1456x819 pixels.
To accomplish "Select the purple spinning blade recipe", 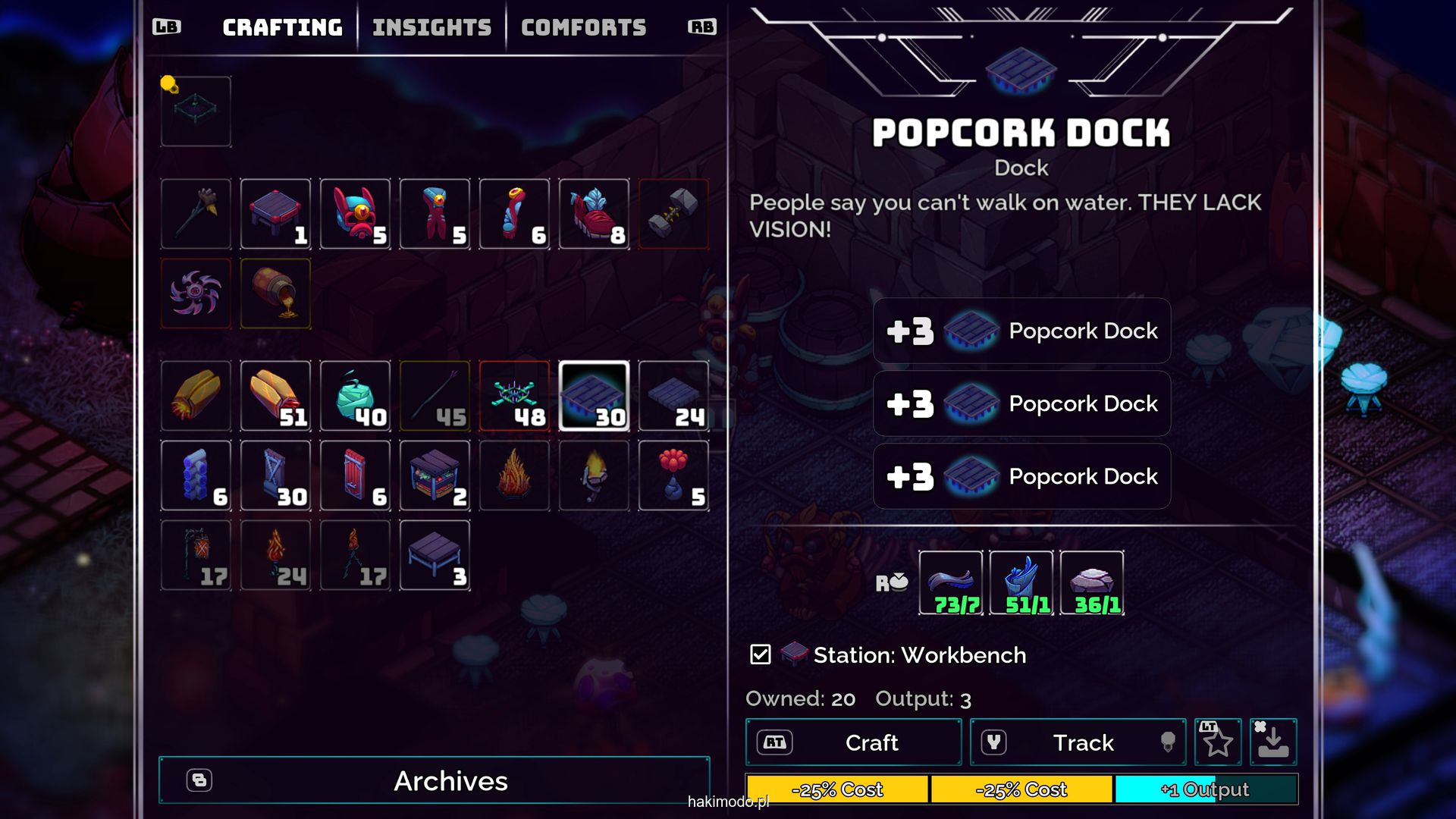I will tap(196, 294).
